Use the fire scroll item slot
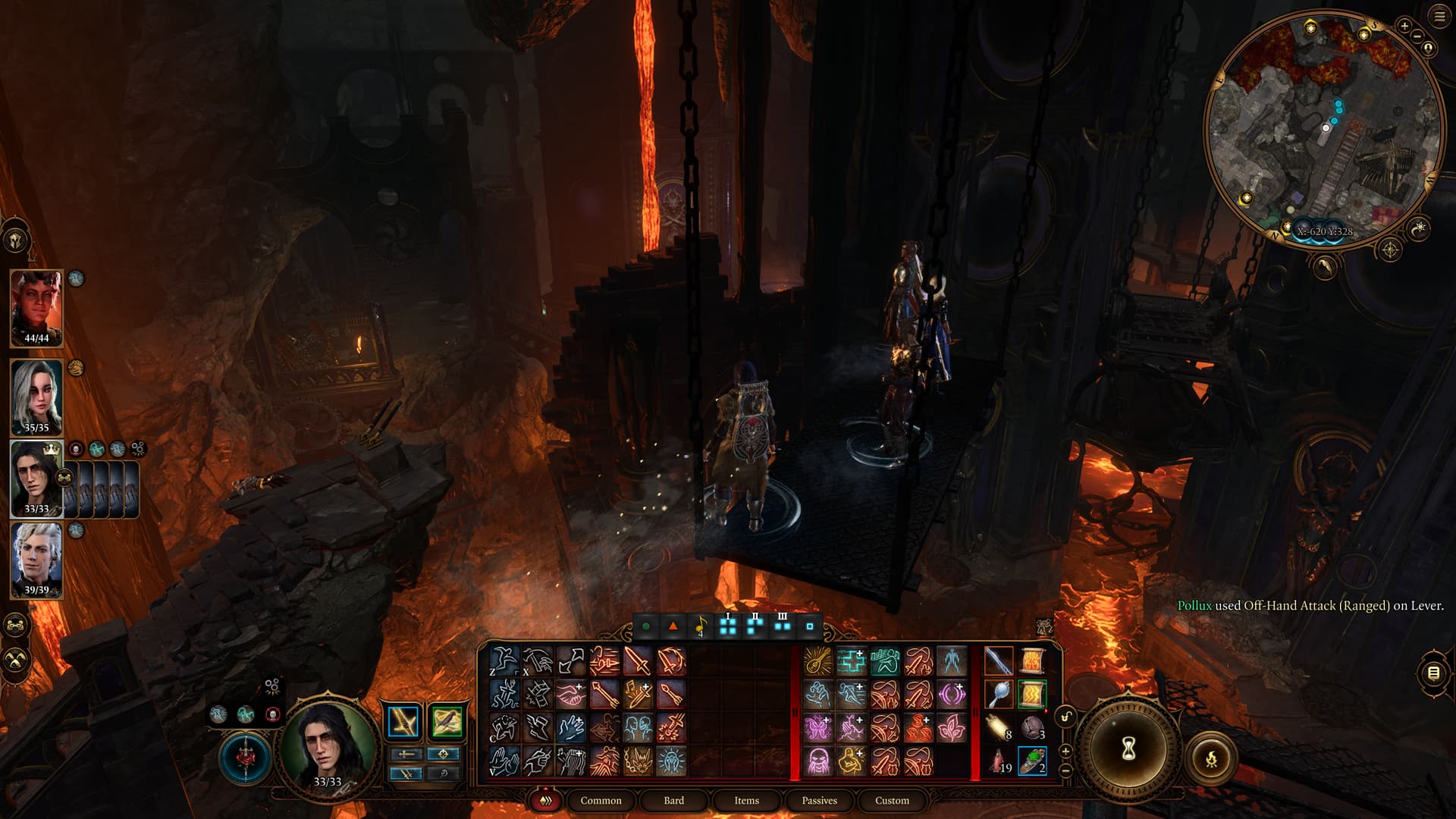This screenshot has height=819, width=1456. click(1031, 661)
